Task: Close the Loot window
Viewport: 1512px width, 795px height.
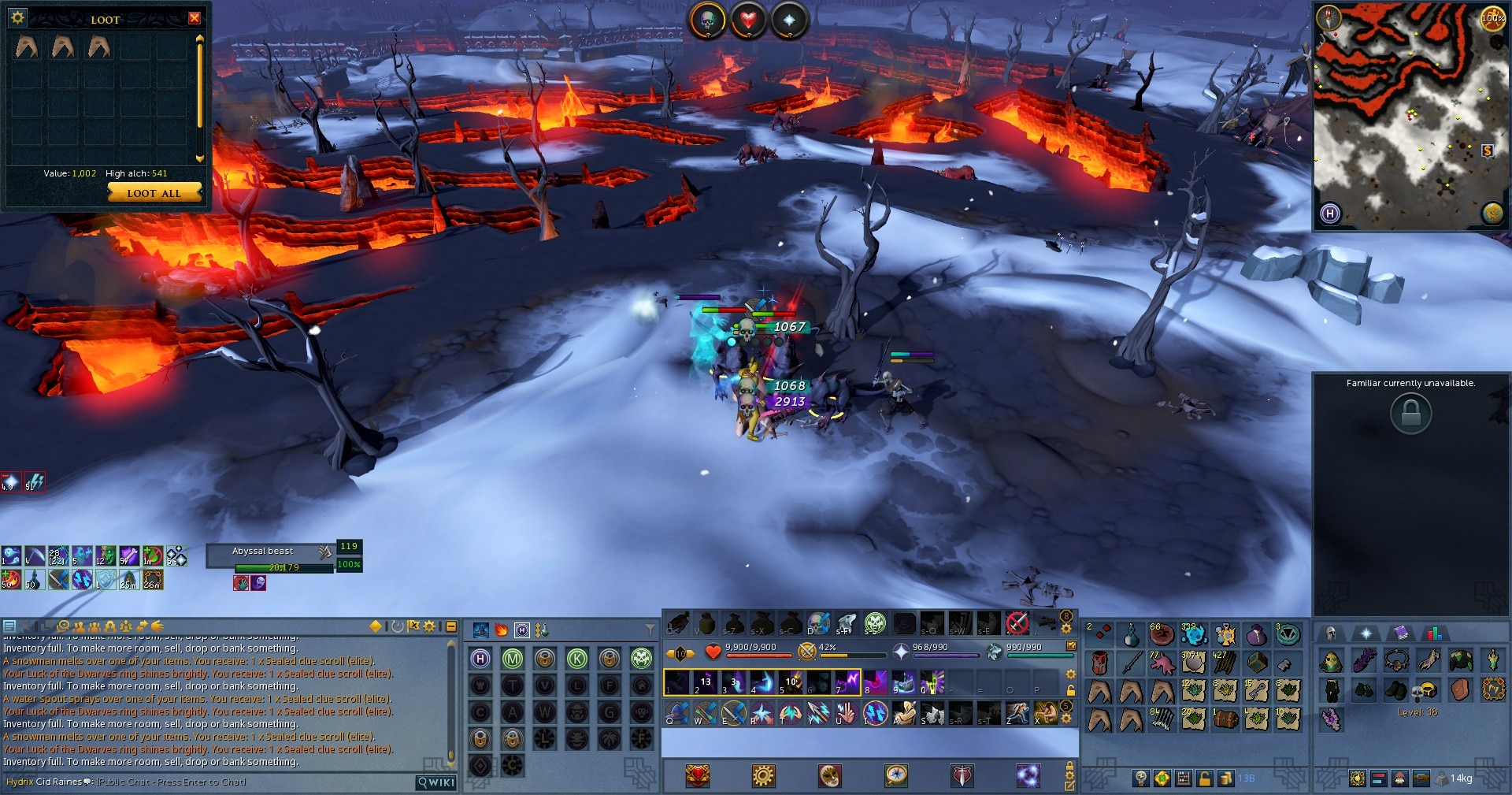Action: pyautogui.click(x=195, y=18)
